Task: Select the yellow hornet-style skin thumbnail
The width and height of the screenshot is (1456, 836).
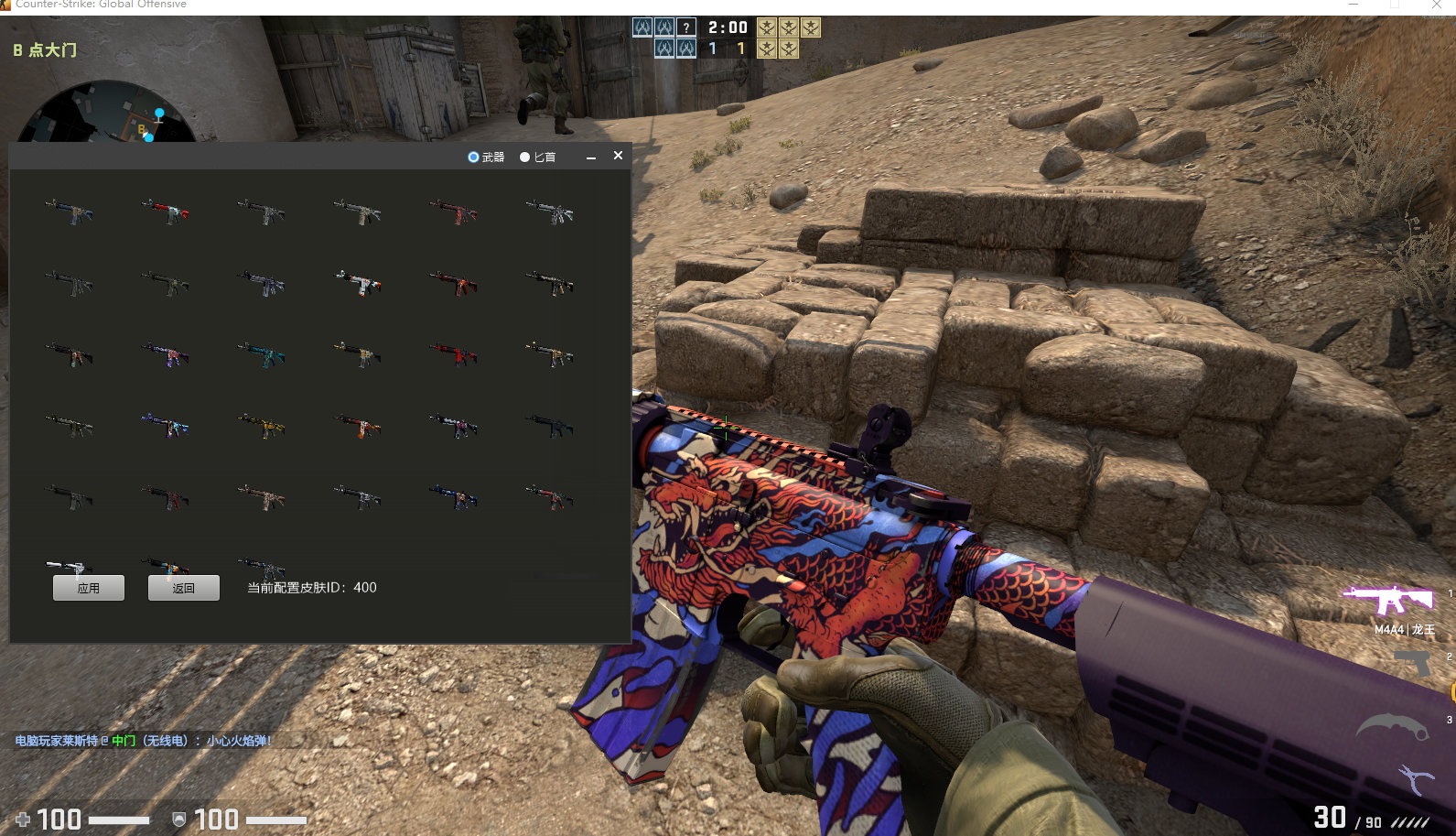Action: pos(264,427)
